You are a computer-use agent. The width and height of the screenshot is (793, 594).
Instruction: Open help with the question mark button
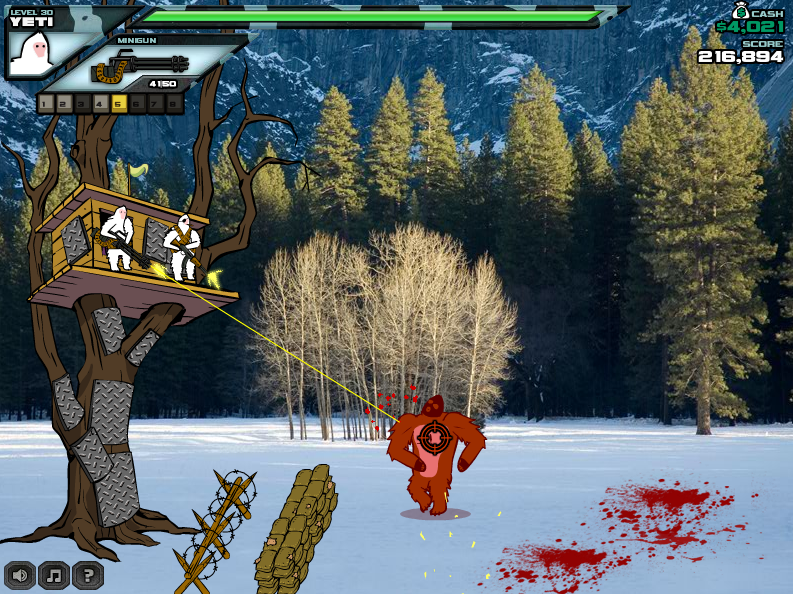pyautogui.click(x=88, y=575)
